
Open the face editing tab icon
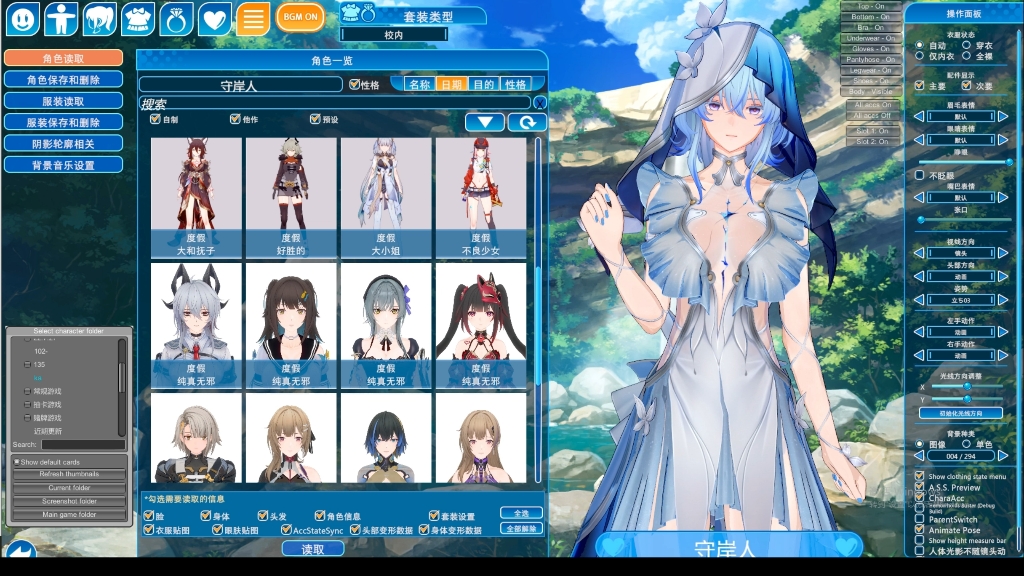23,18
